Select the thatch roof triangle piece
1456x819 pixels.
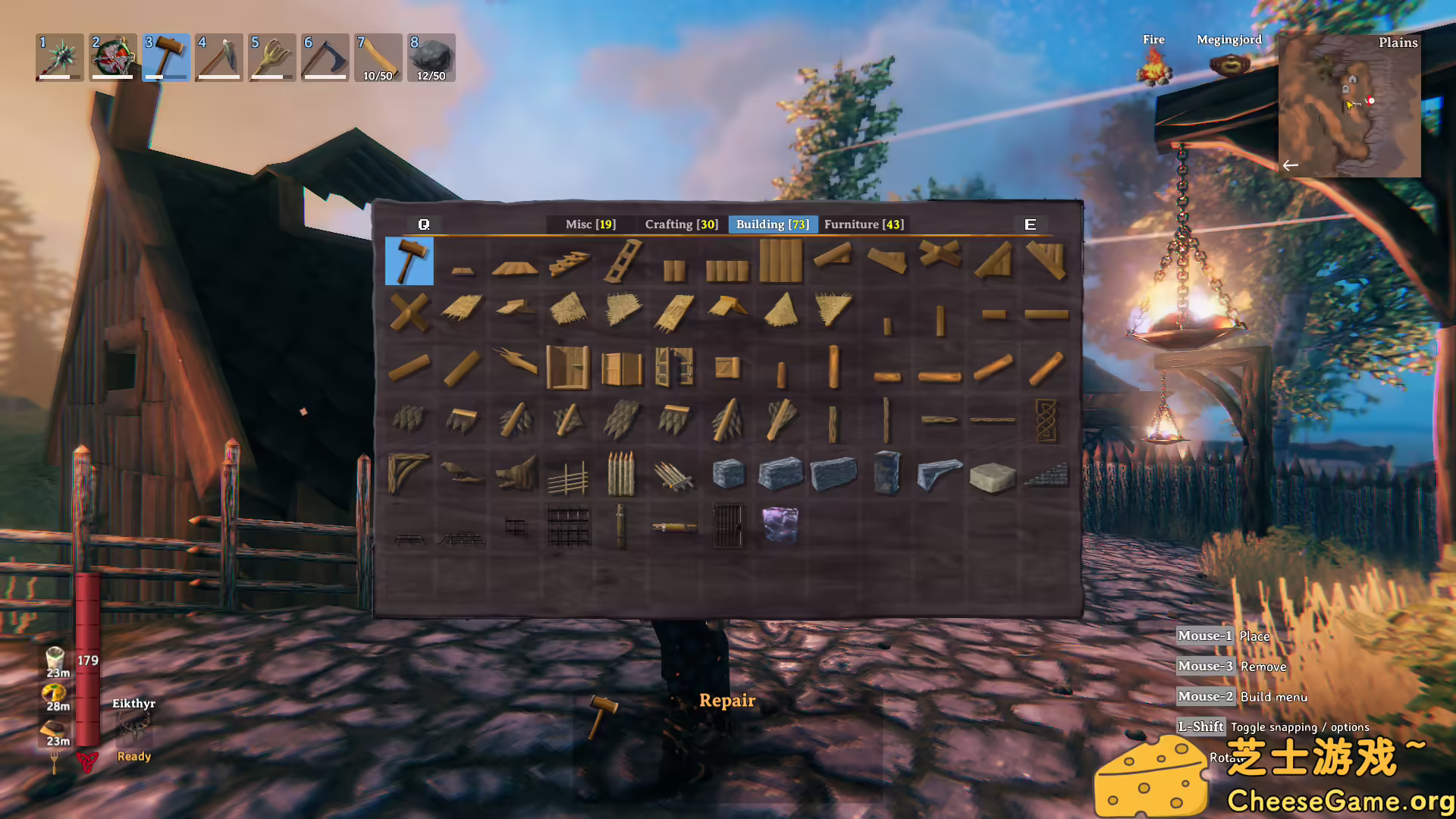[x=781, y=309]
